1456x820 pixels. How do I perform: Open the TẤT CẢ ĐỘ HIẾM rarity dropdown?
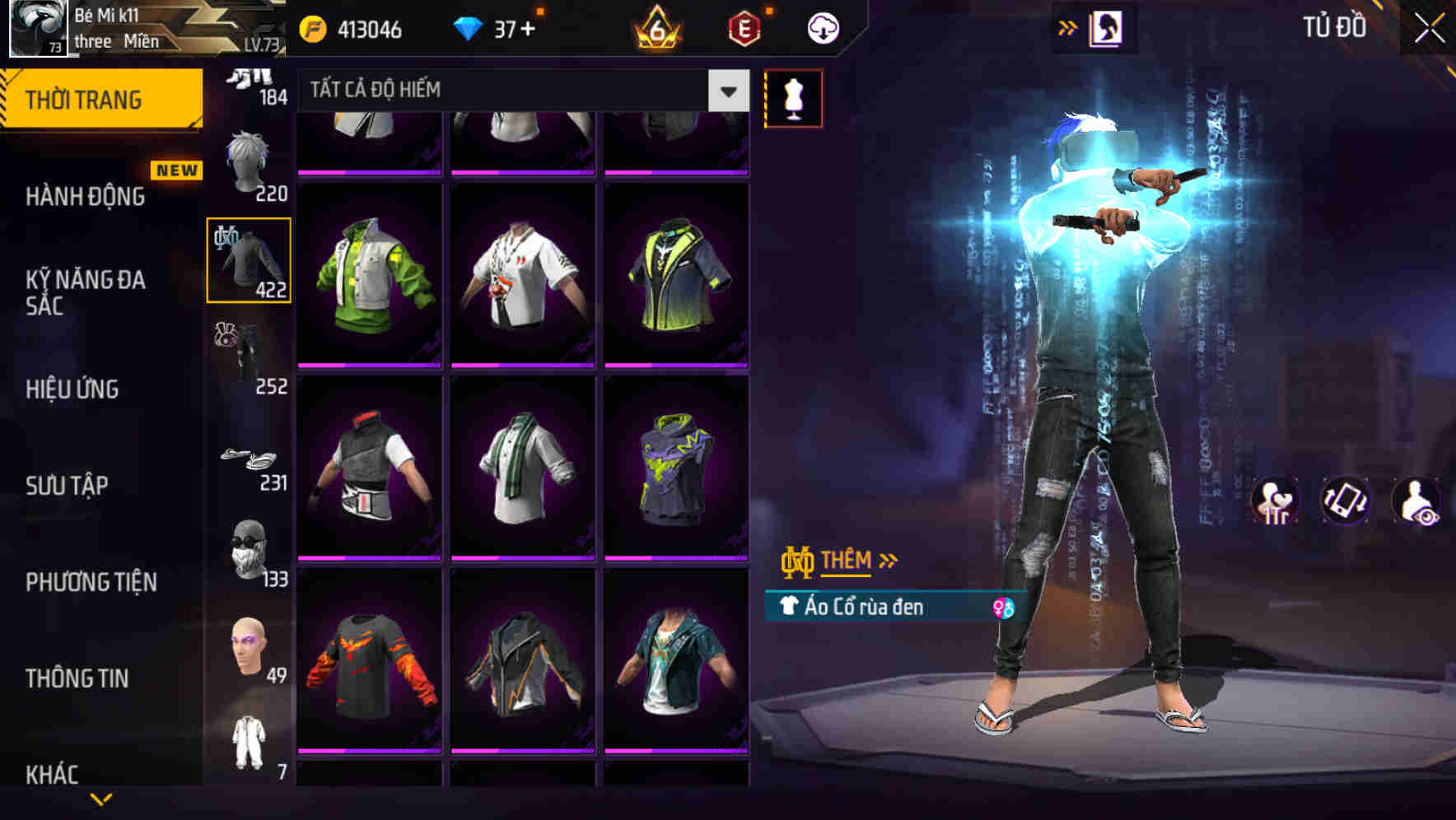click(x=519, y=90)
